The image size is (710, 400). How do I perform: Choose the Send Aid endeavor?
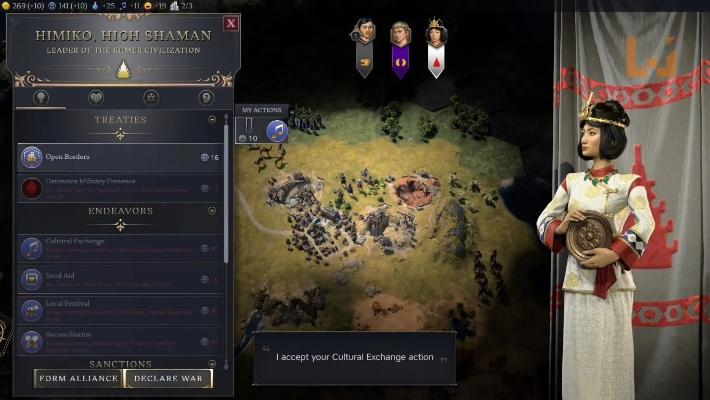(120, 279)
